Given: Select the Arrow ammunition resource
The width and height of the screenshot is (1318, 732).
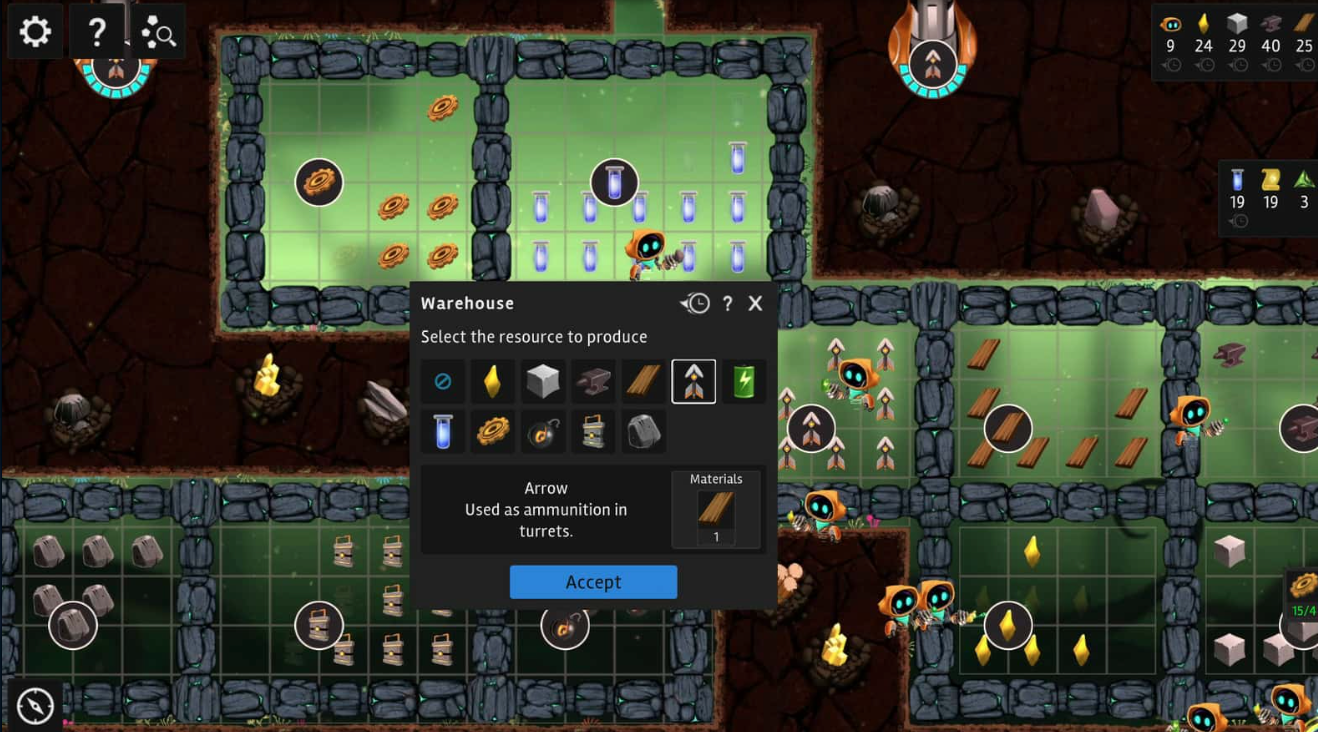Looking at the screenshot, I should [693, 381].
